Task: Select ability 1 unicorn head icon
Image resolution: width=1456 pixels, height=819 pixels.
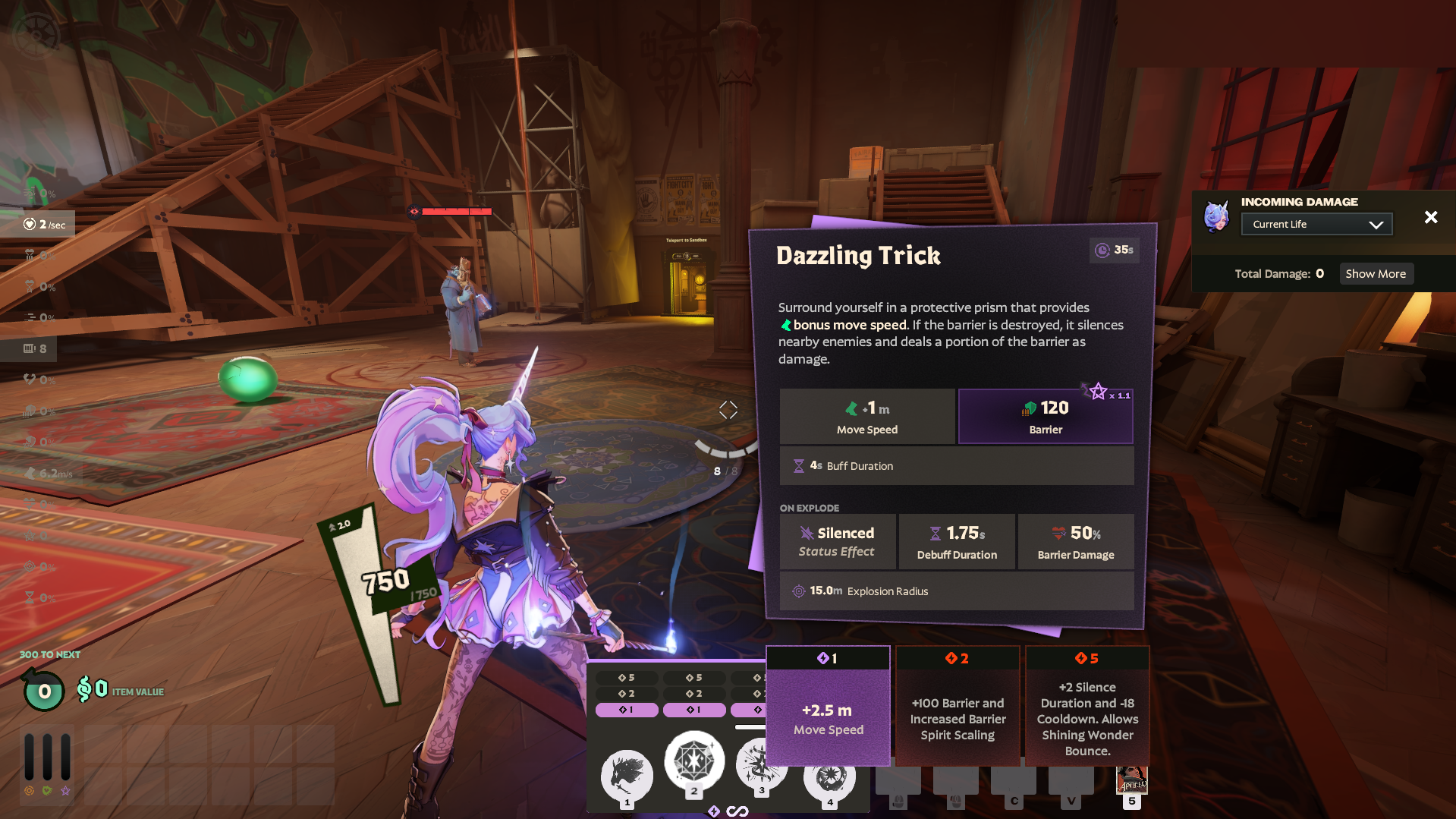Action: coord(627,774)
